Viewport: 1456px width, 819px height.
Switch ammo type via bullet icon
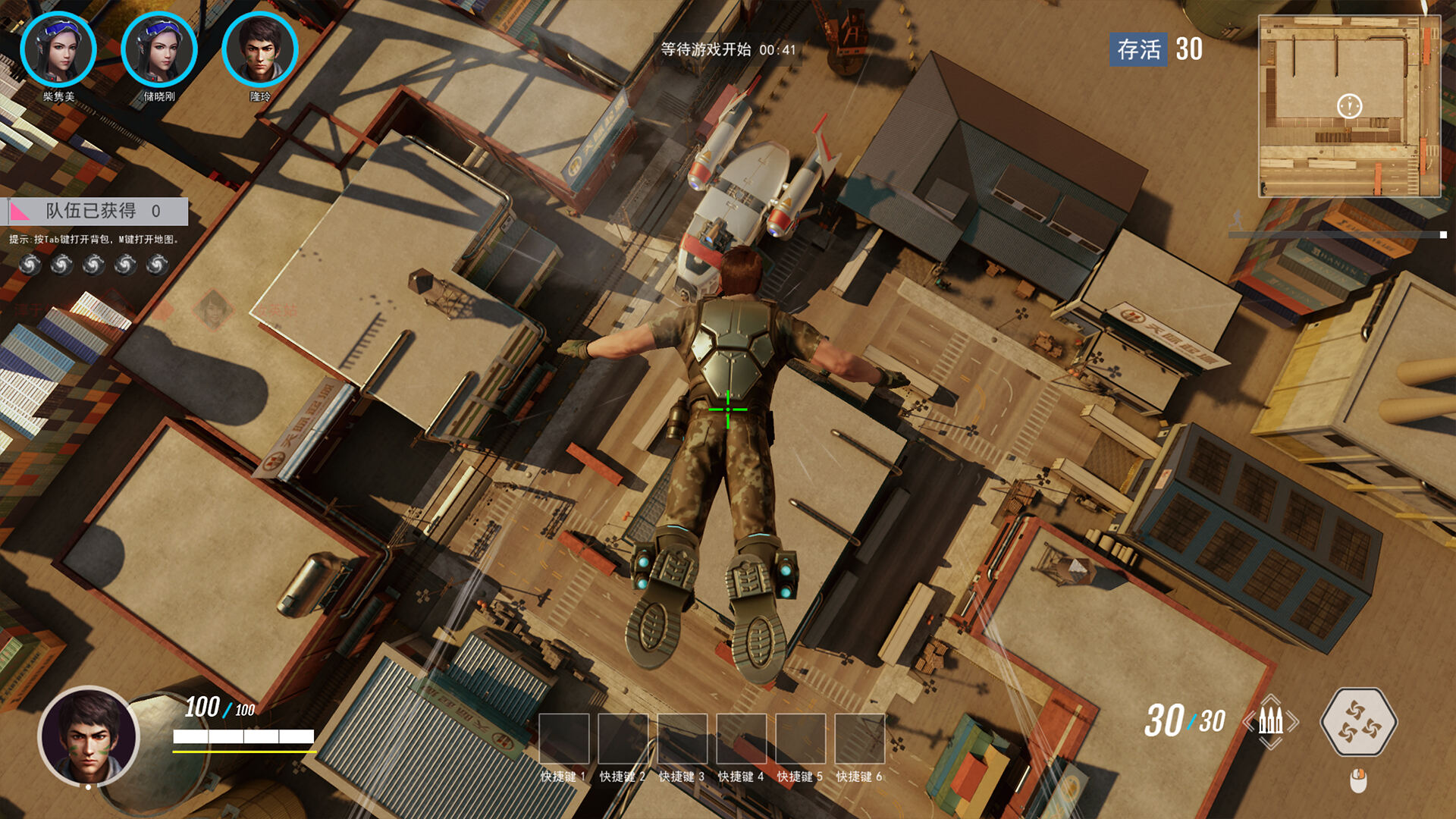point(1271,721)
